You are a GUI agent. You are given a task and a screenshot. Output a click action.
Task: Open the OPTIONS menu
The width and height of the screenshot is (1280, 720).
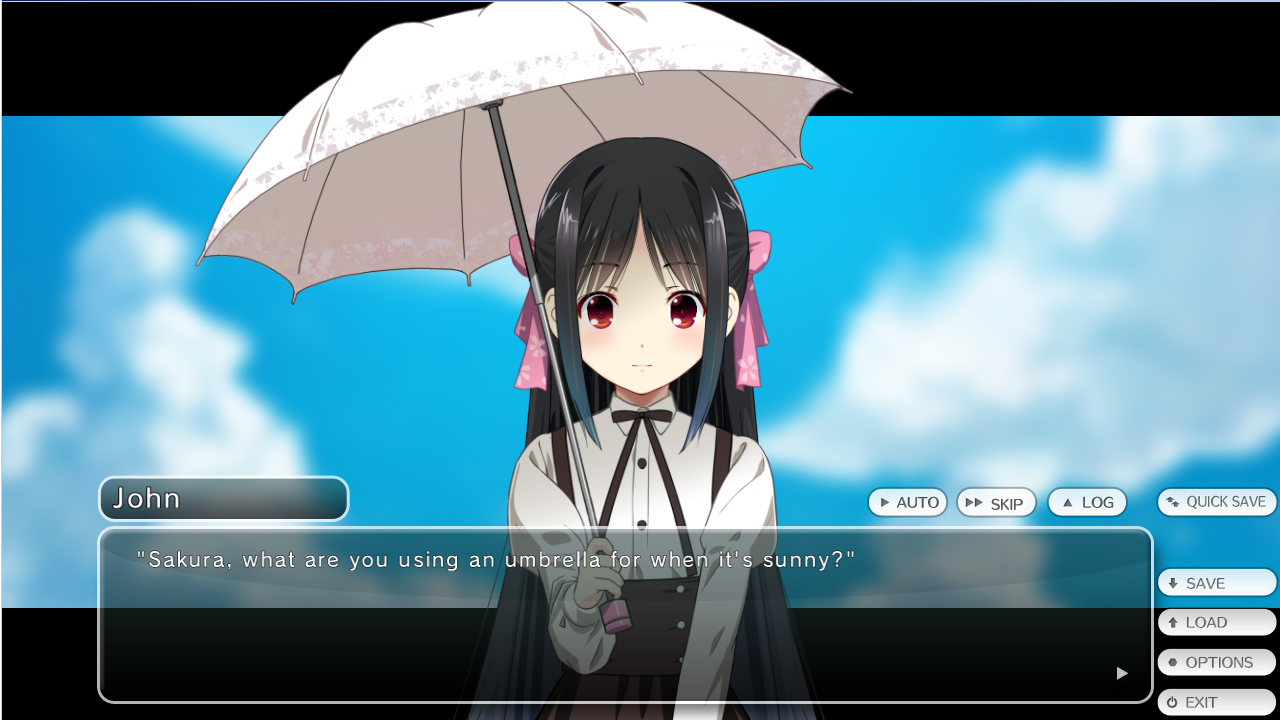click(x=1217, y=662)
